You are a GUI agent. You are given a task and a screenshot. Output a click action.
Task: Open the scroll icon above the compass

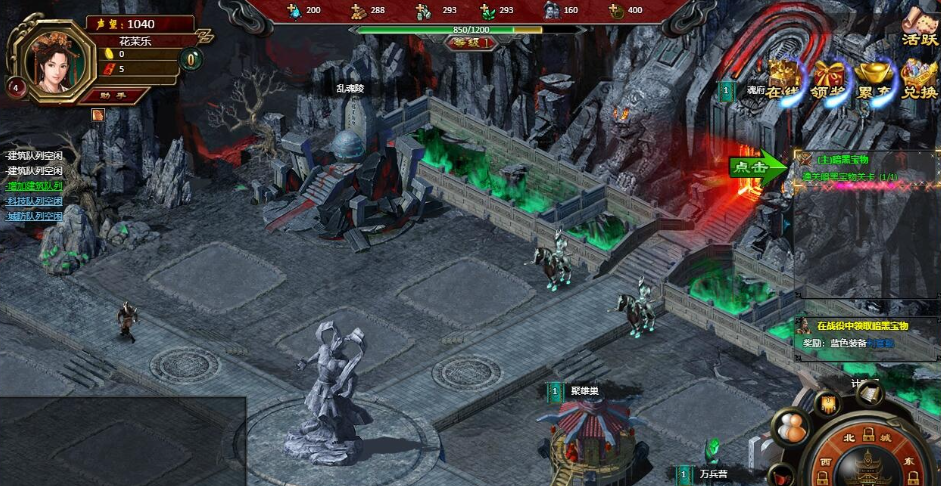(868, 393)
